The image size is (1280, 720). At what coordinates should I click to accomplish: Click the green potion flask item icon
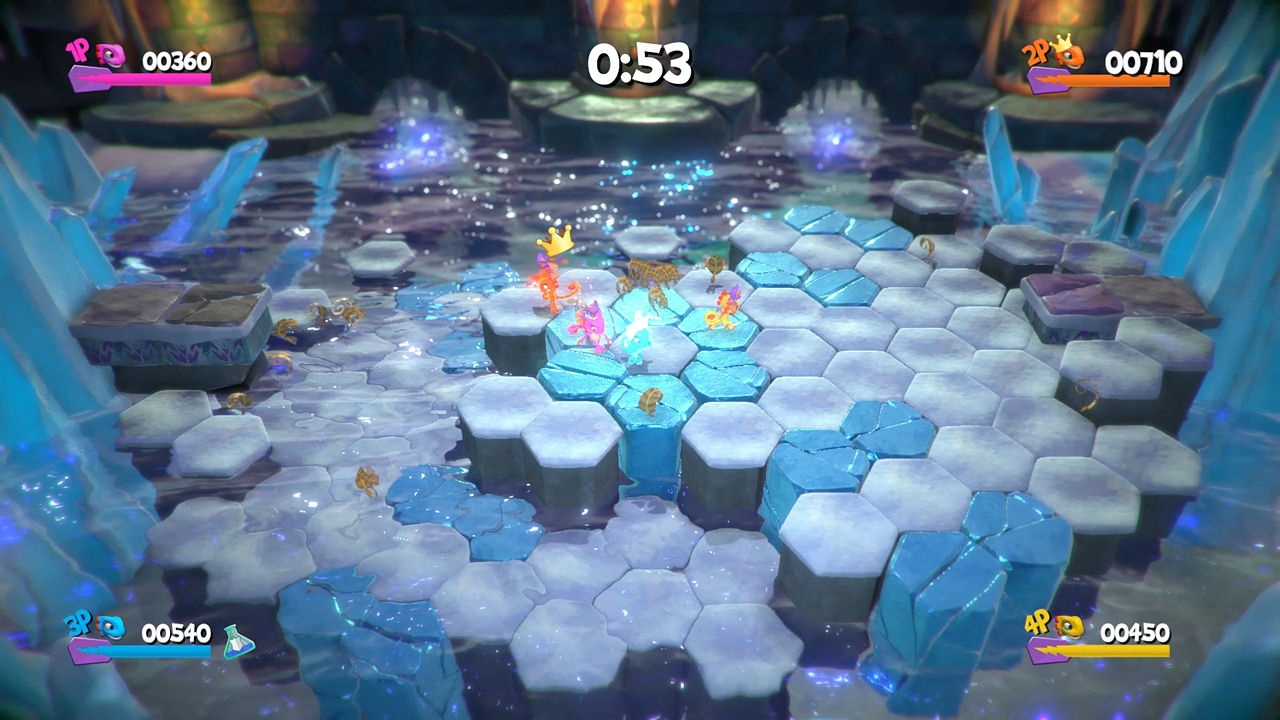click(238, 640)
